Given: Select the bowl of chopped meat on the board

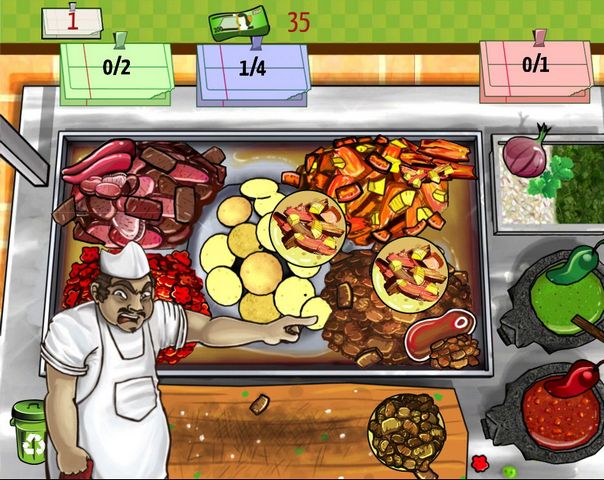Looking at the screenshot, I should [x=405, y=430].
